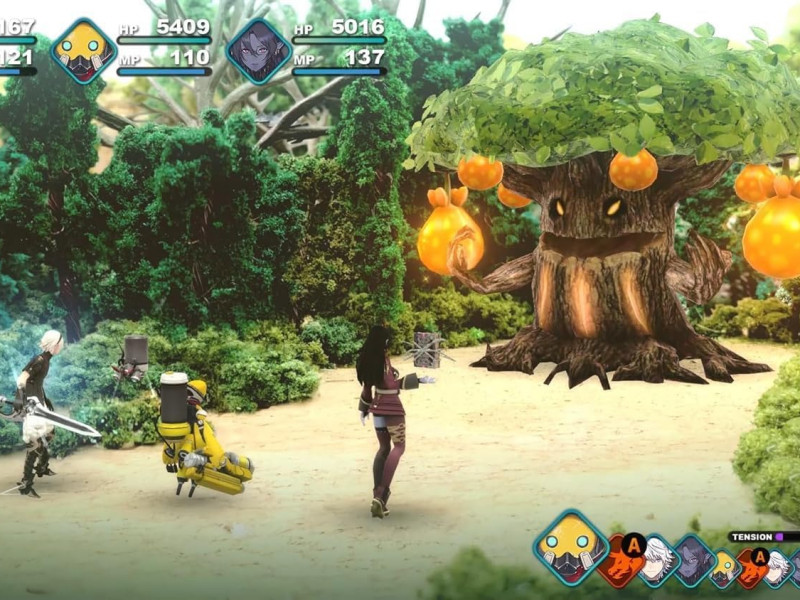Image resolution: width=800 pixels, height=600 pixels.
Task: Select the yellow robot party portrait by HP 5409
Action: pos(84,50)
